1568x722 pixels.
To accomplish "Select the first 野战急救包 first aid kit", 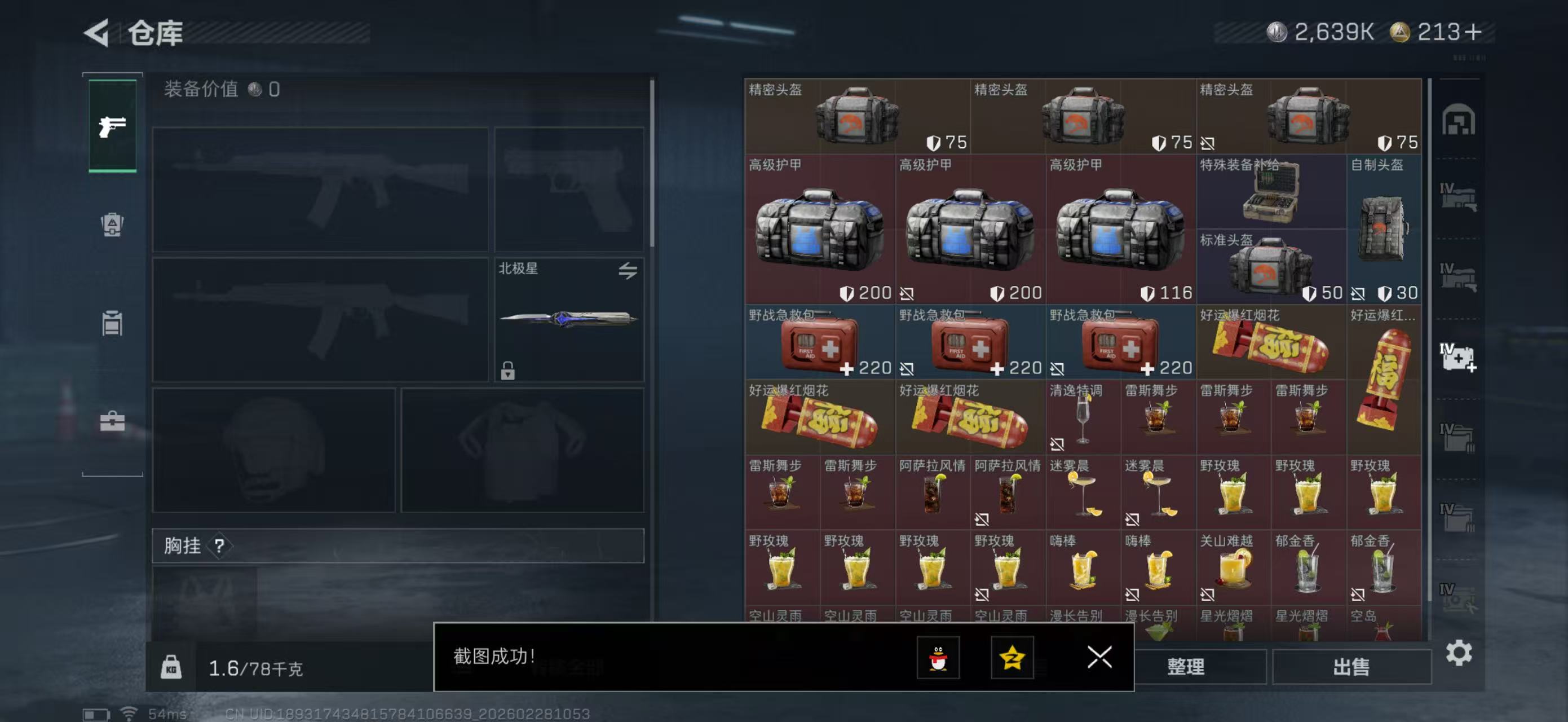I will click(819, 344).
